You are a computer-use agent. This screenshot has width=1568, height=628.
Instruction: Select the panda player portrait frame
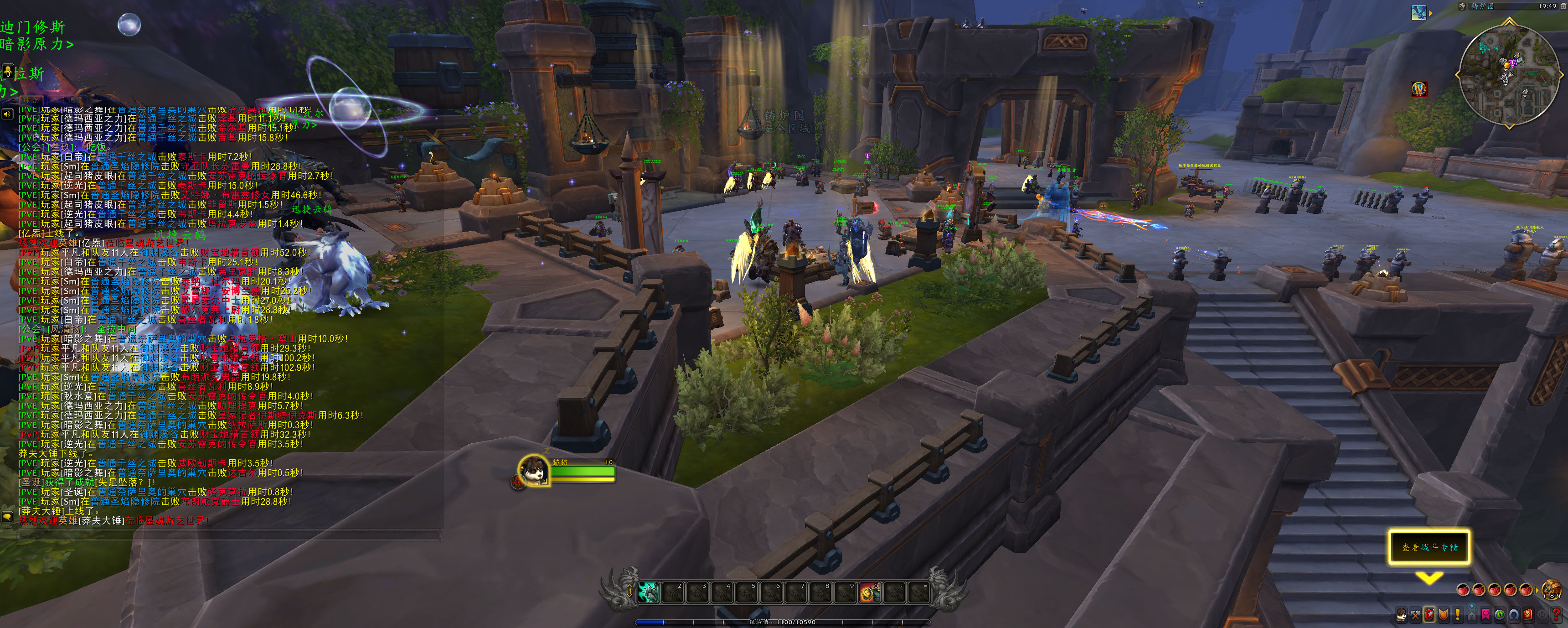[x=534, y=470]
